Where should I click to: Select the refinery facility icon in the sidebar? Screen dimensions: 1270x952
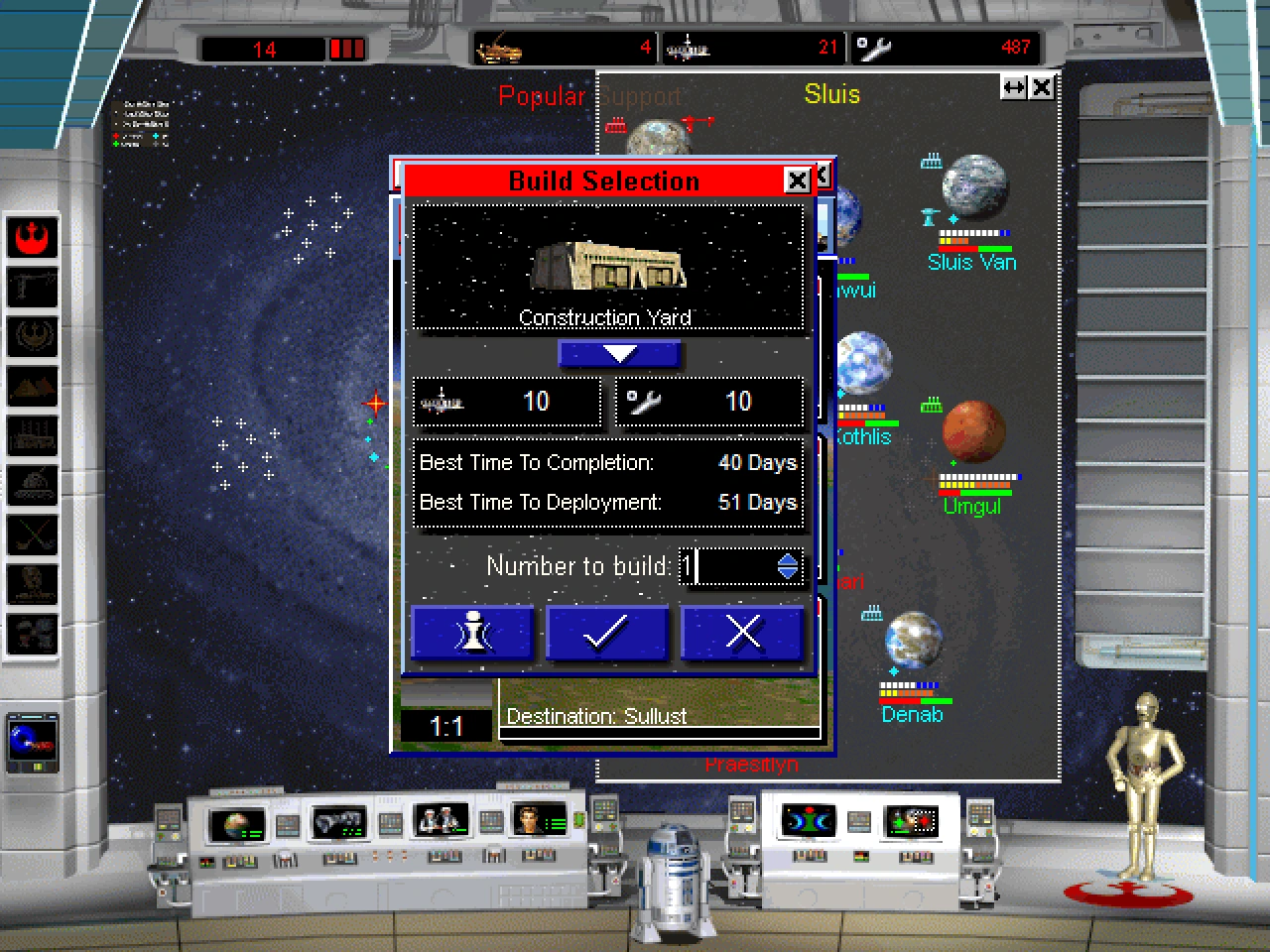[x=33, y=437]
